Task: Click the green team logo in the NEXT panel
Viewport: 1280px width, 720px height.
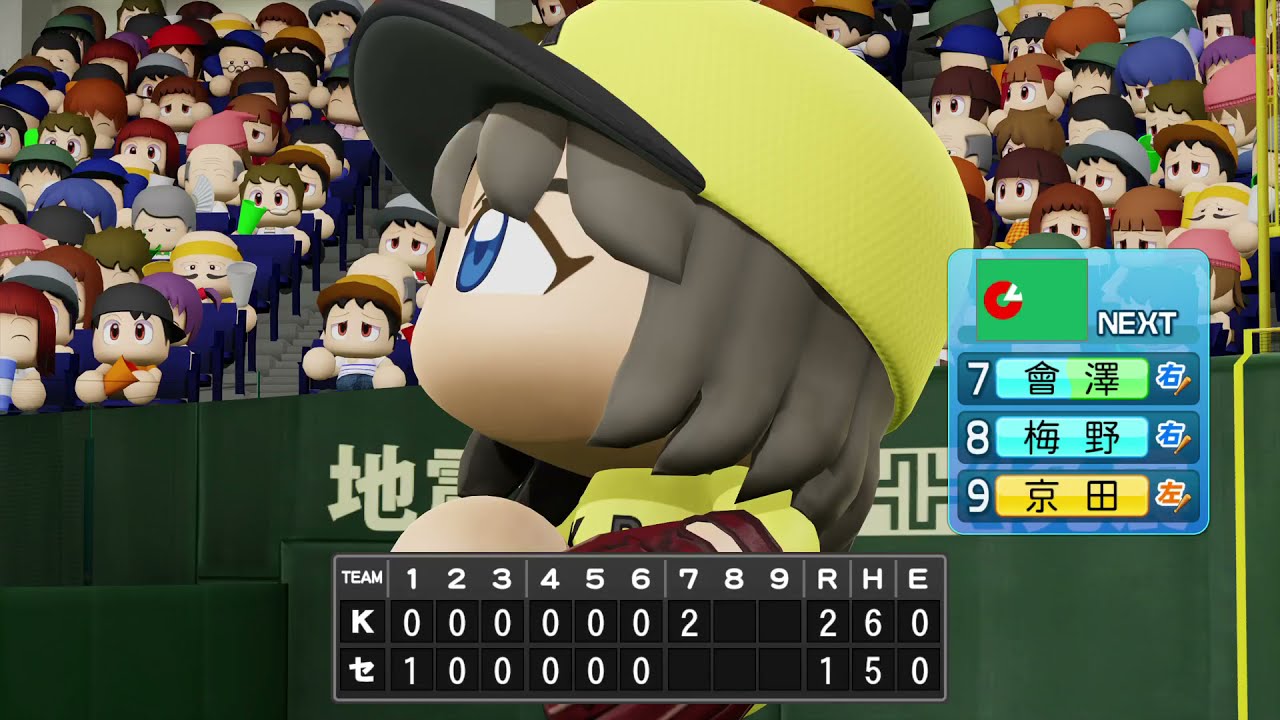Action: (x=1031, y=299)
